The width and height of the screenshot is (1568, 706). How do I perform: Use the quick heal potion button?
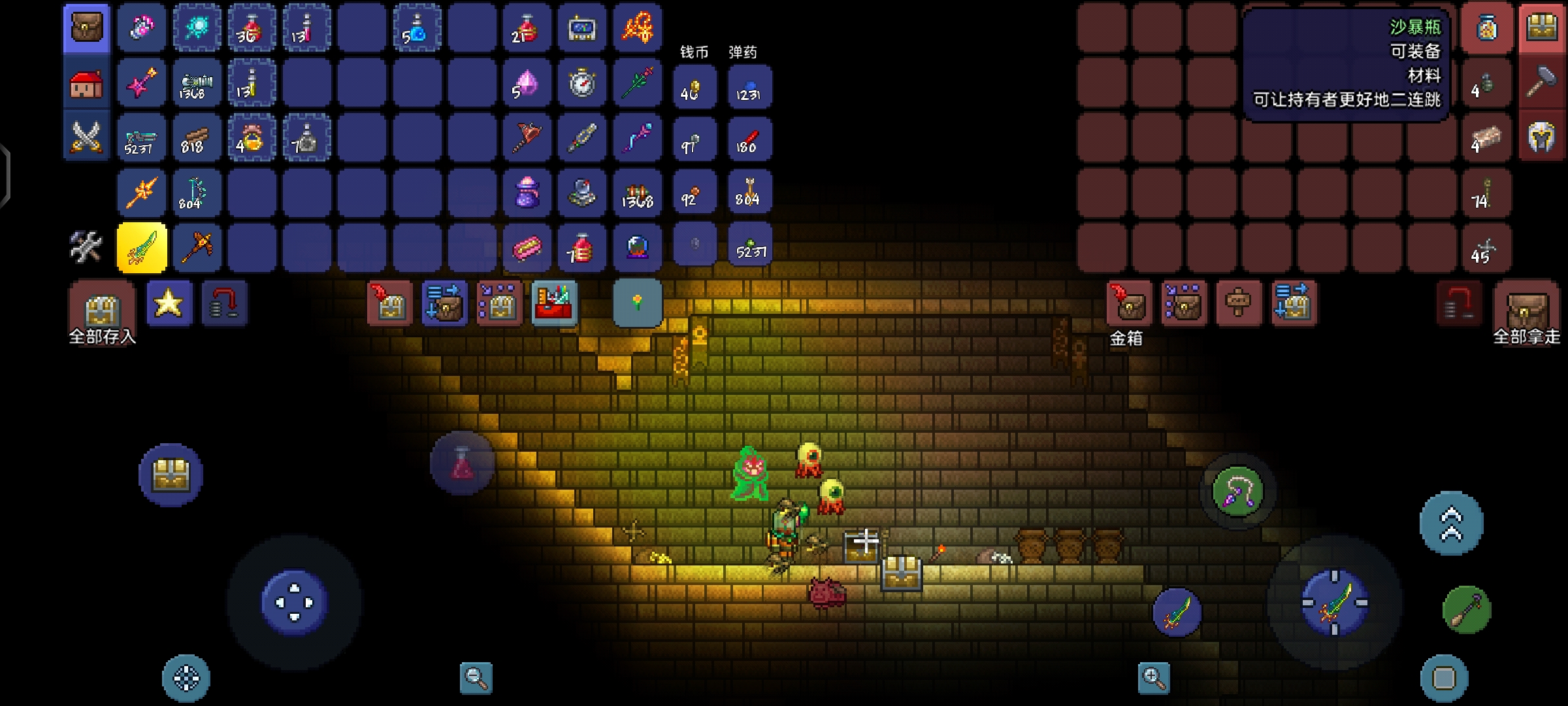click(462, 463)
